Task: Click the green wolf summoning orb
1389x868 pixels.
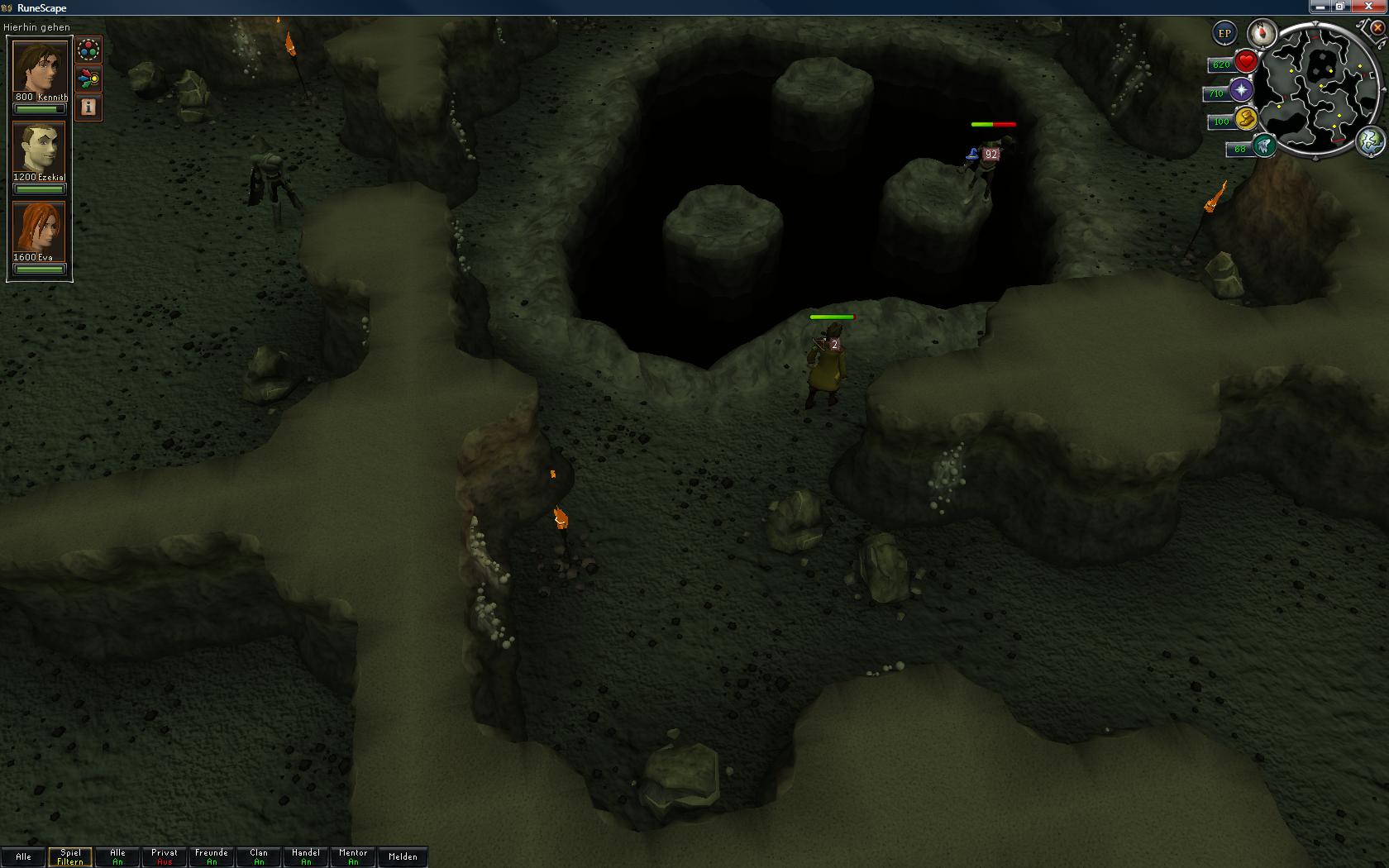Action: 1263,146
